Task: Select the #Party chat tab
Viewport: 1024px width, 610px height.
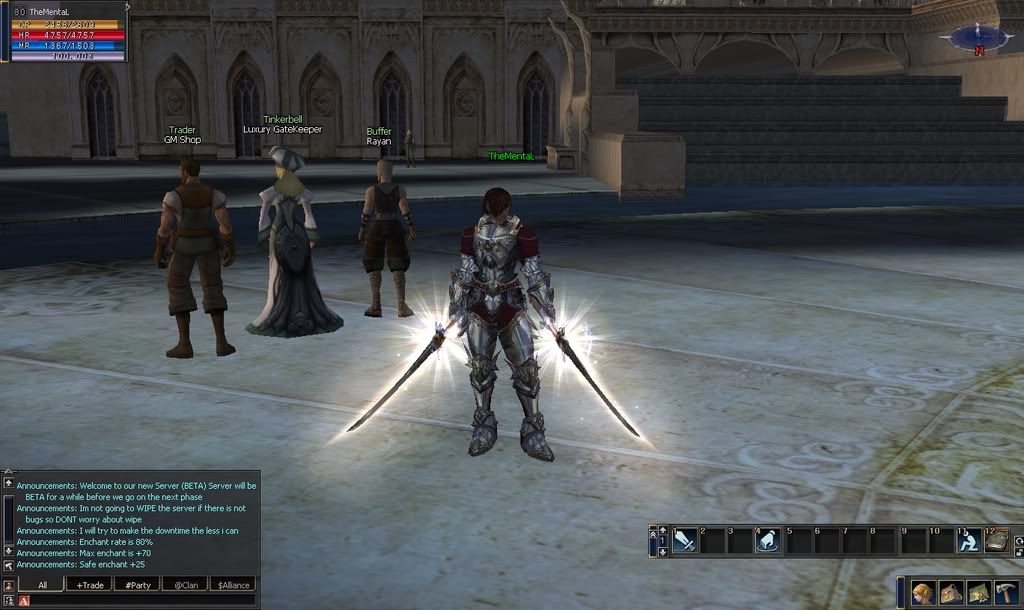Action: [137, 584]
